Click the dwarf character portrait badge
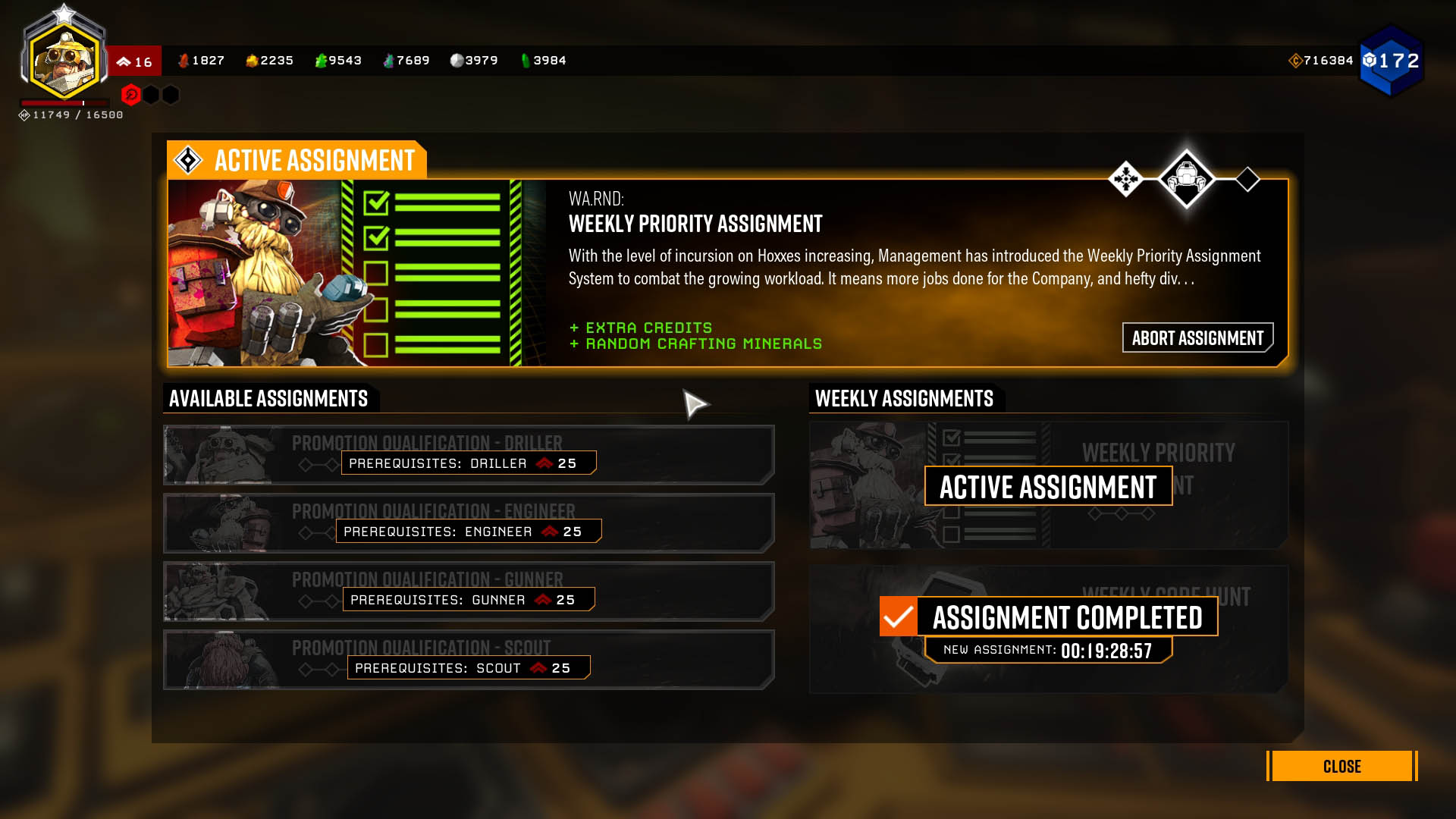This screenshot has width=1456, height=819. pyautogui.click(x=64, y=59)
